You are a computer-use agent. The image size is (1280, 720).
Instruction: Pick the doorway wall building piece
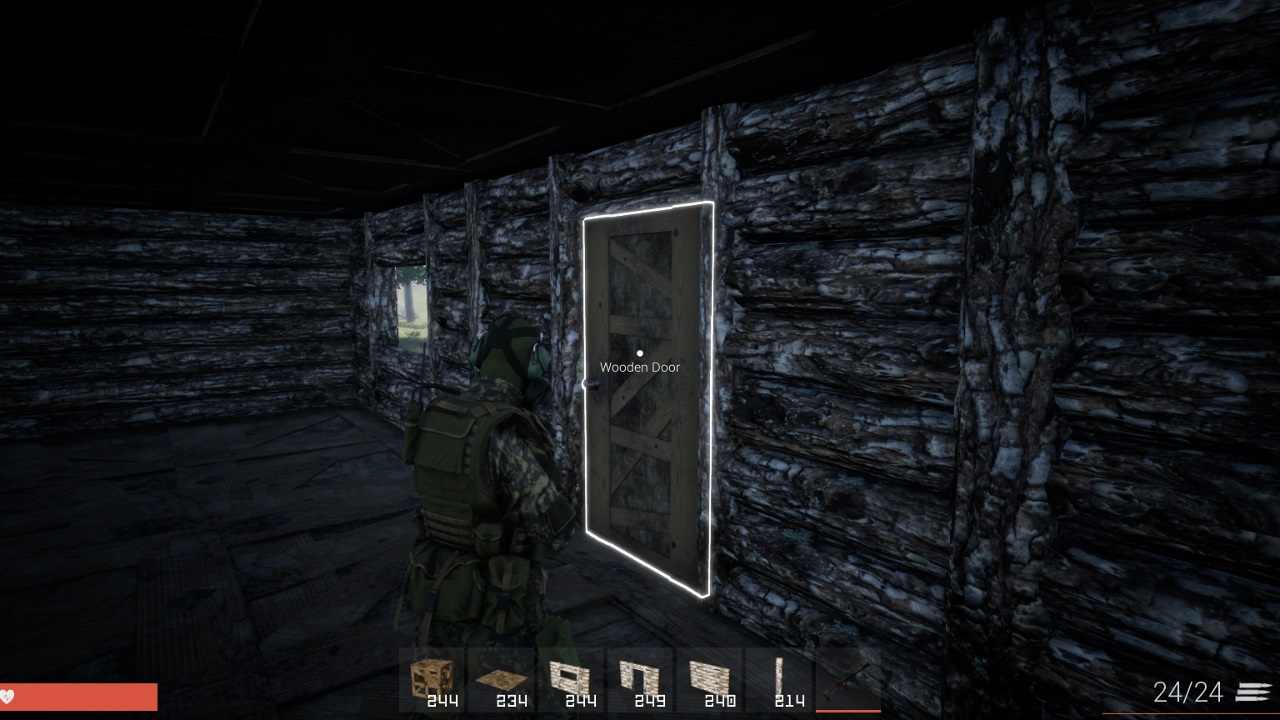(640, 680)
